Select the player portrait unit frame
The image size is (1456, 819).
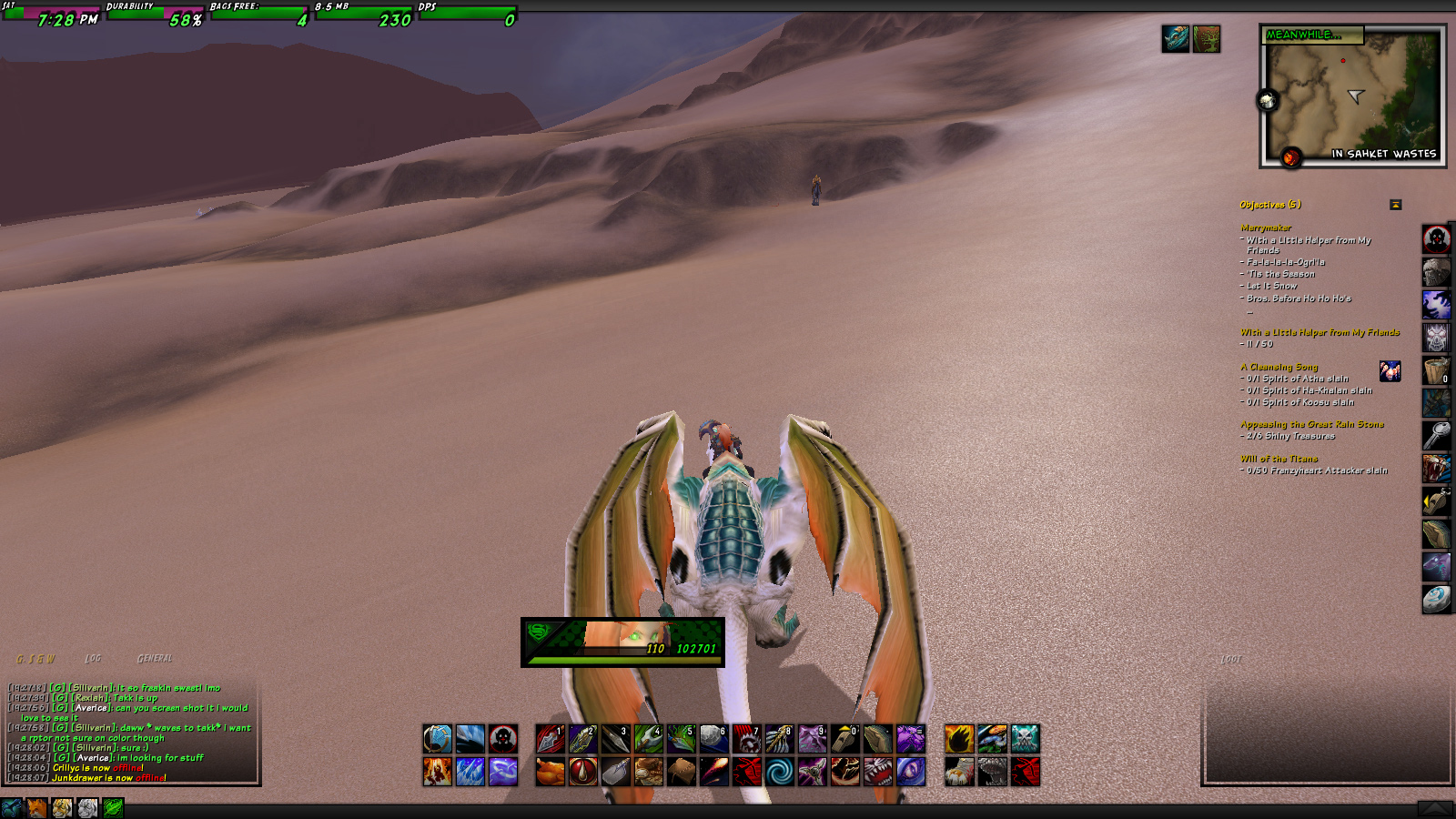tap(622, 642)
